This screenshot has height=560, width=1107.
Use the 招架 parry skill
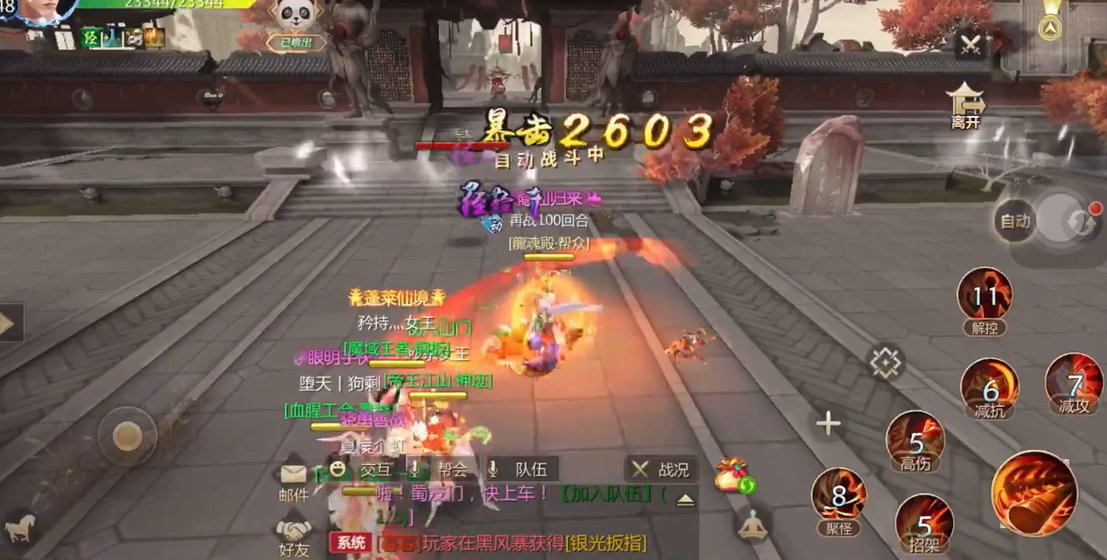point(924,524)
